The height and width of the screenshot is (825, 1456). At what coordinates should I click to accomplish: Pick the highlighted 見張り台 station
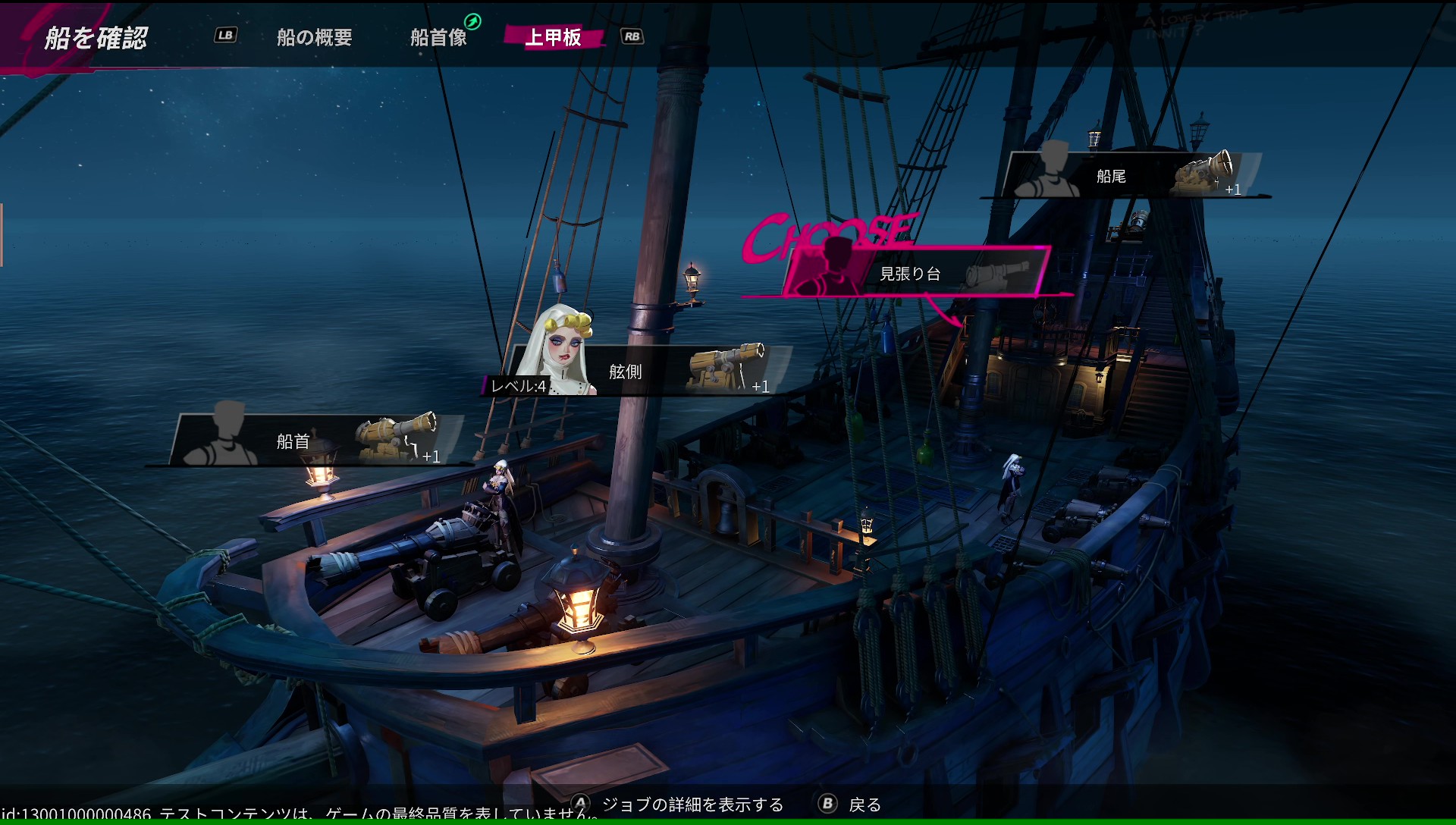tap(918, 273)
